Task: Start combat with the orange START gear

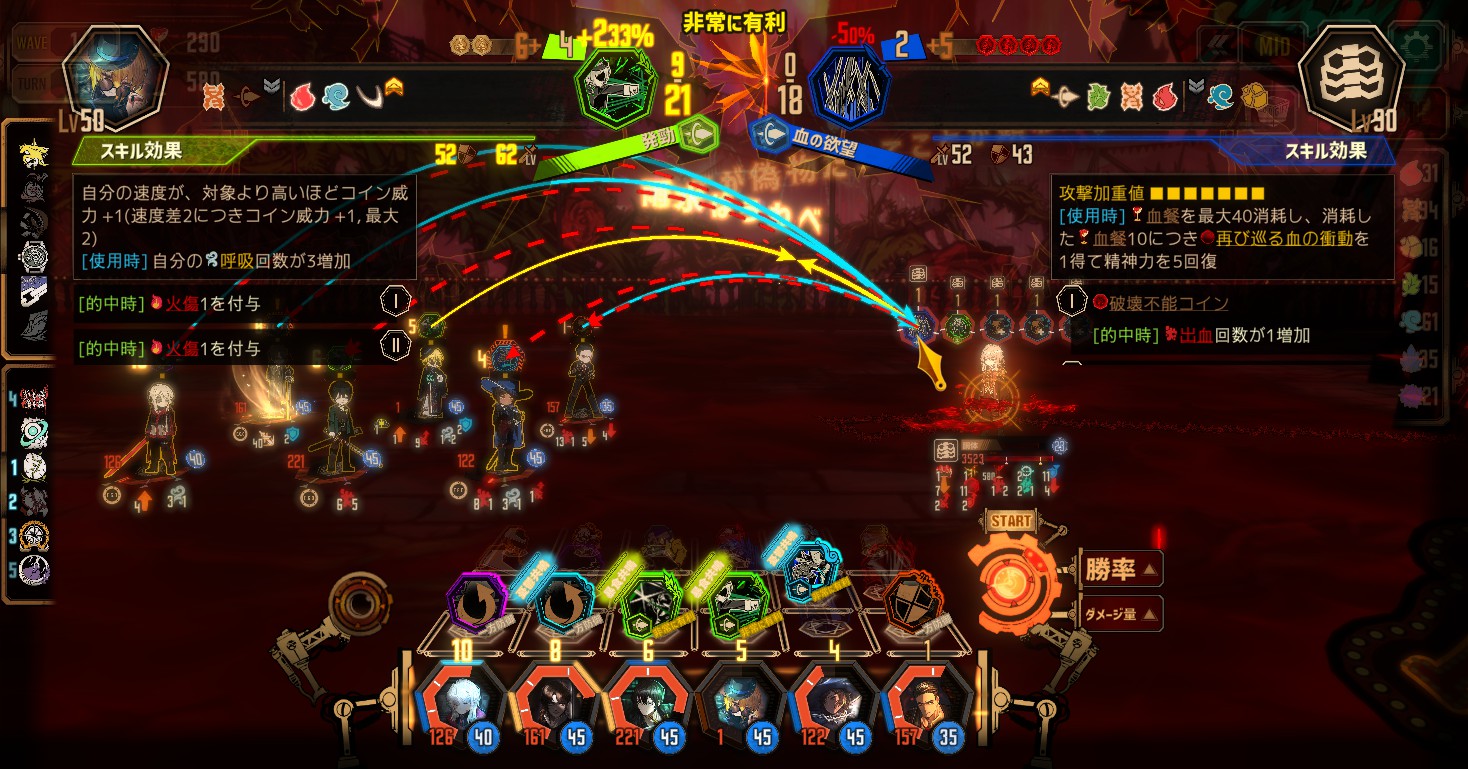Action: click(1010, 578)
